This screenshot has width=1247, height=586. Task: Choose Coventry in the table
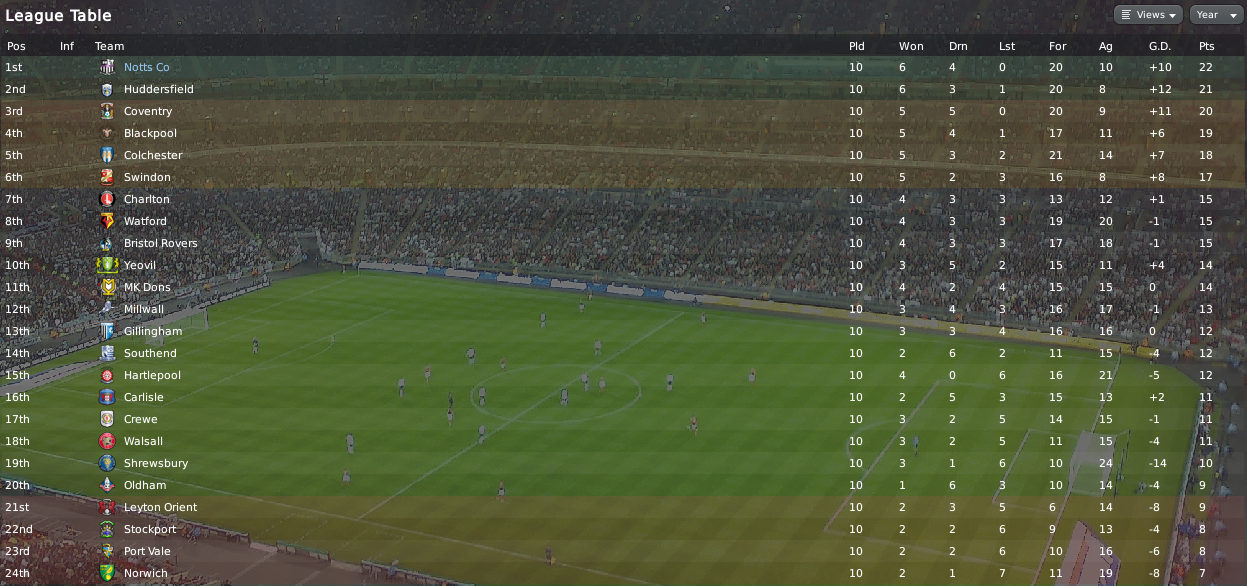(x=148, y=111)
